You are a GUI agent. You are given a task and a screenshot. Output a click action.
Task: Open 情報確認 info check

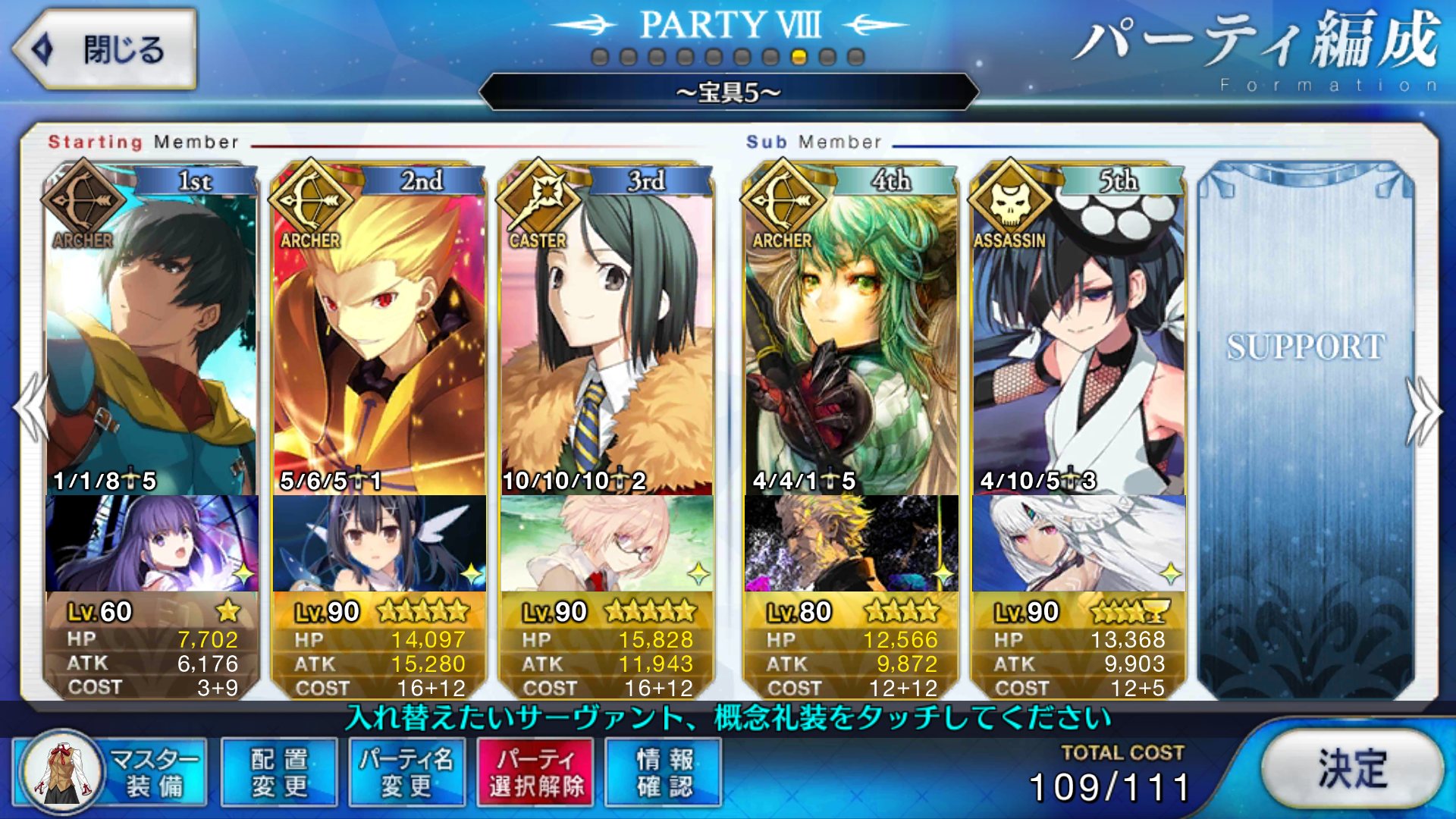click(x=664, y=772)
